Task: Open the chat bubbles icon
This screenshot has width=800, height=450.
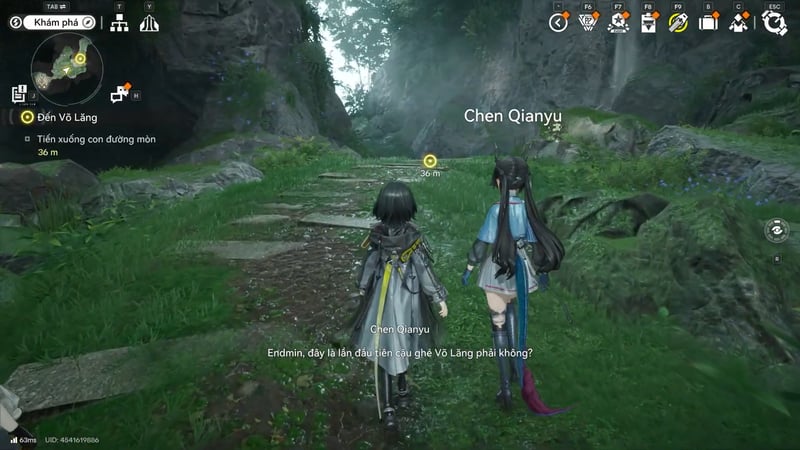Action: click(121, 94)
